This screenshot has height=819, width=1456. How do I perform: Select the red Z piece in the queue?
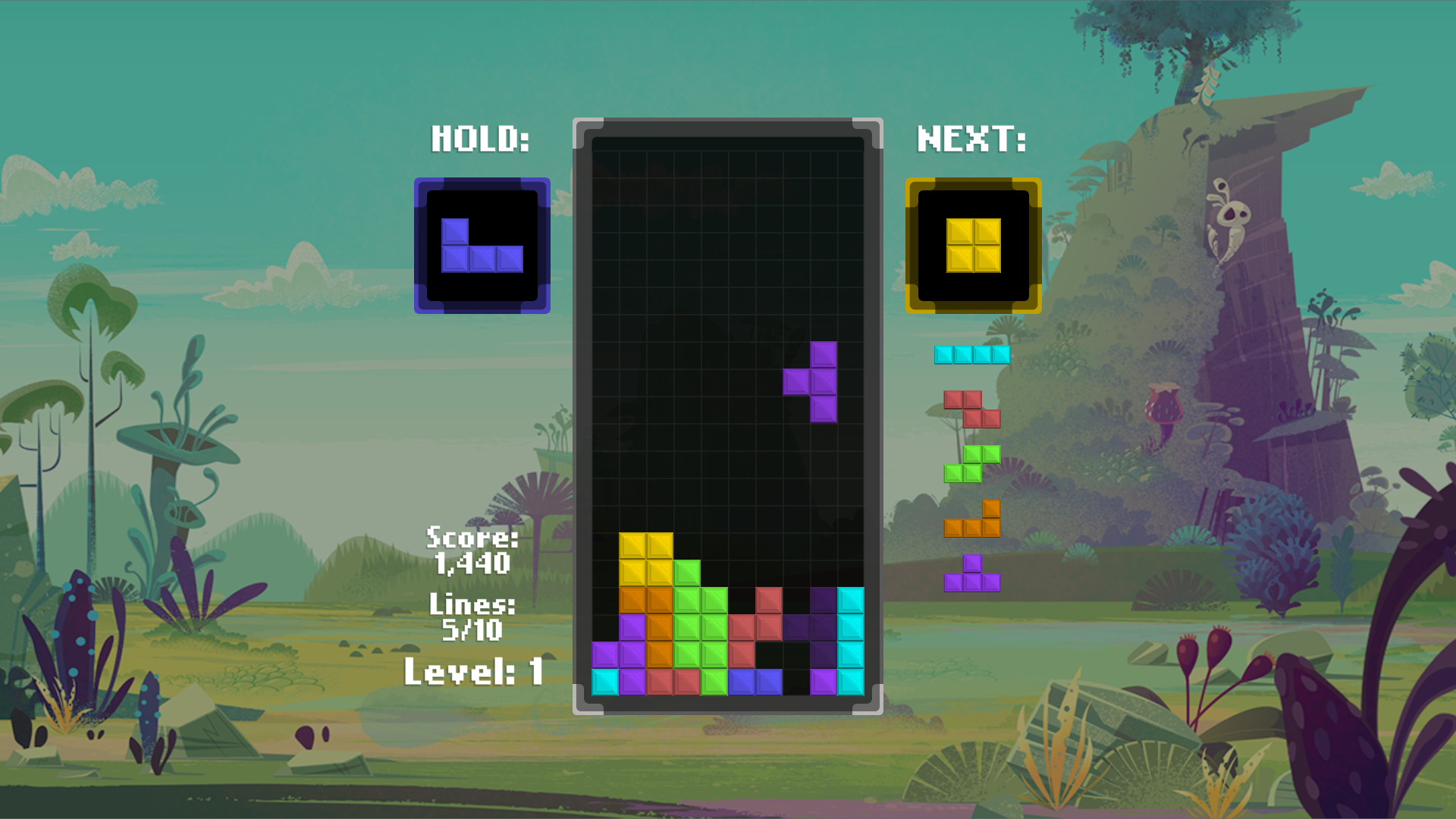tap(971, 409)
